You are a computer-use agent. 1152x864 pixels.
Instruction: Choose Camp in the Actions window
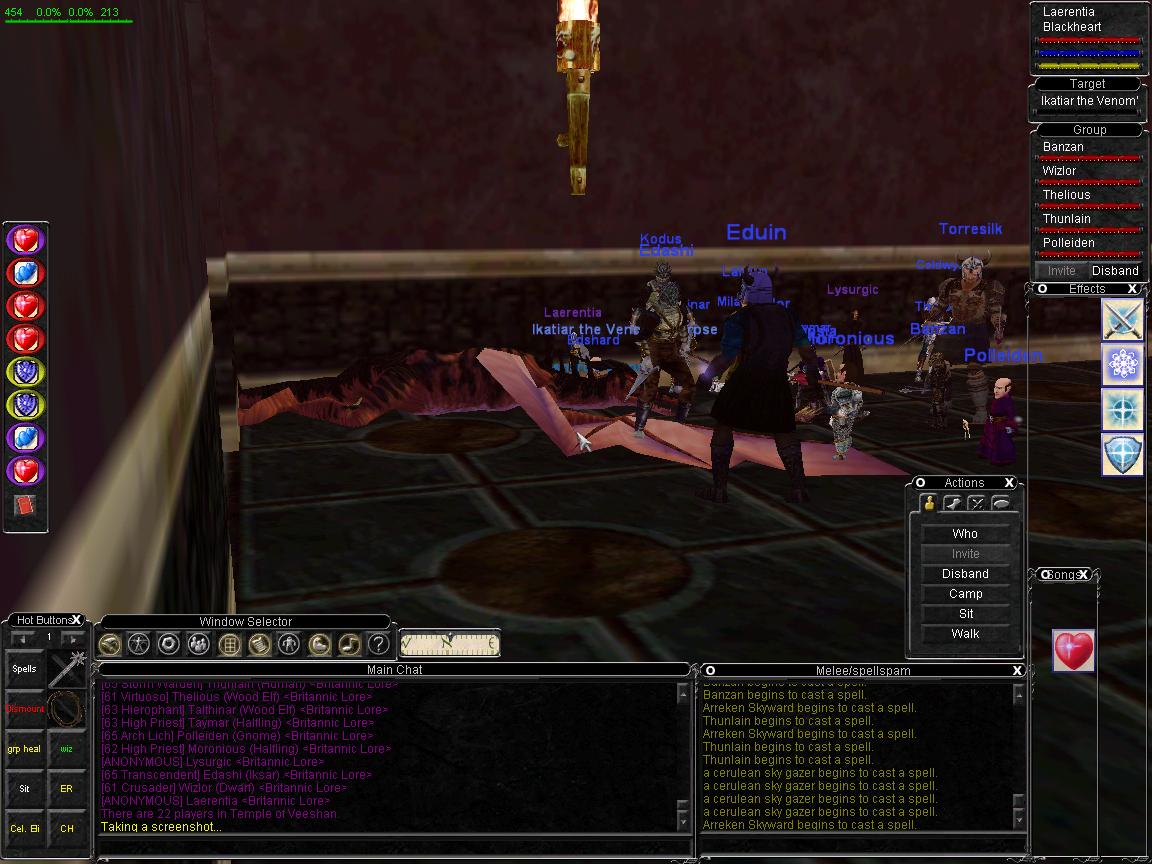tap(965, 594)
